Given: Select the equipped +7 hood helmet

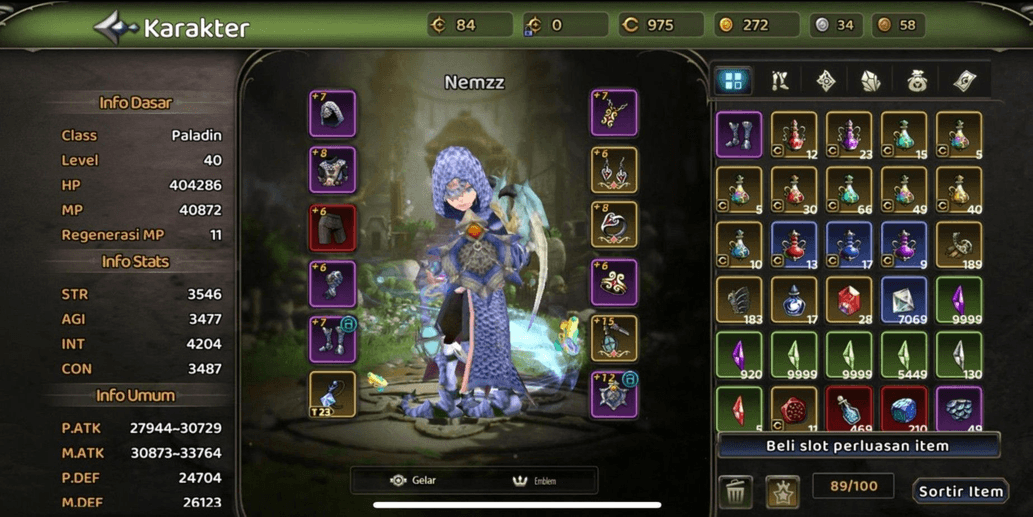Looking at the screenshot, I should point(333,113).
